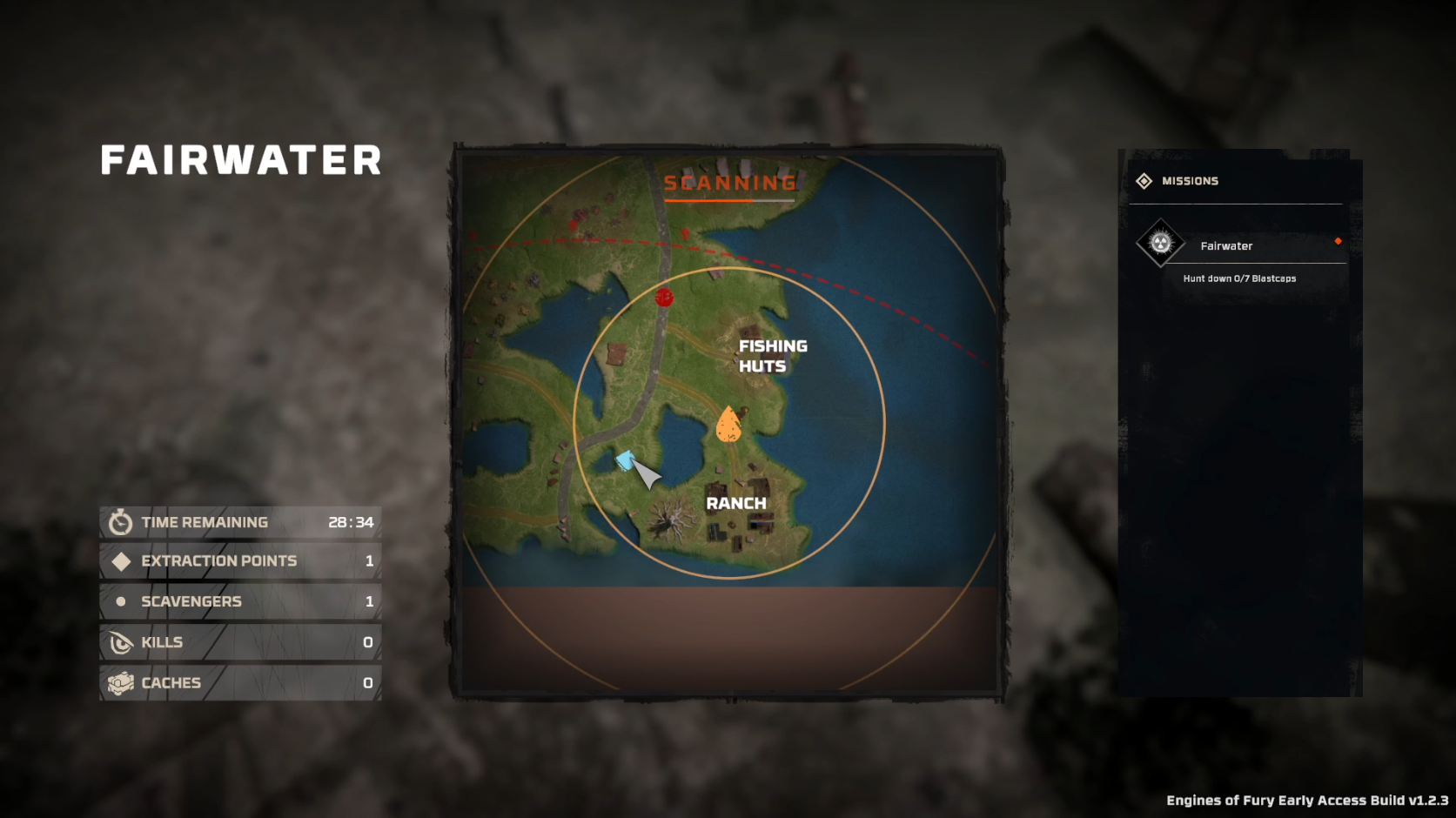1456x818 pixels.
Task: Choose the Ranch location on the map
Action: (x=735, y=503)
